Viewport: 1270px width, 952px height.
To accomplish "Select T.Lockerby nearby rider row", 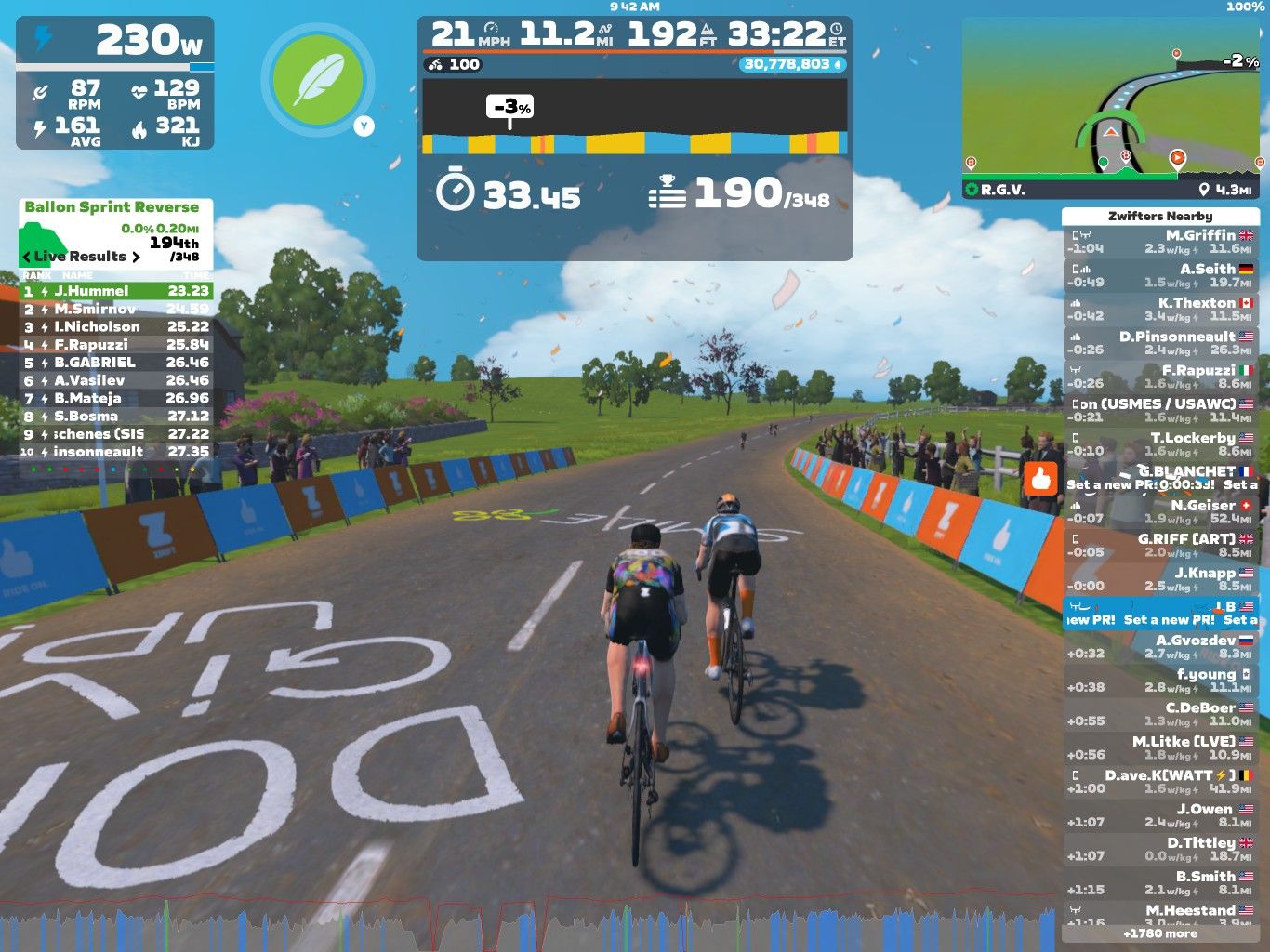I will point(1160,444).
